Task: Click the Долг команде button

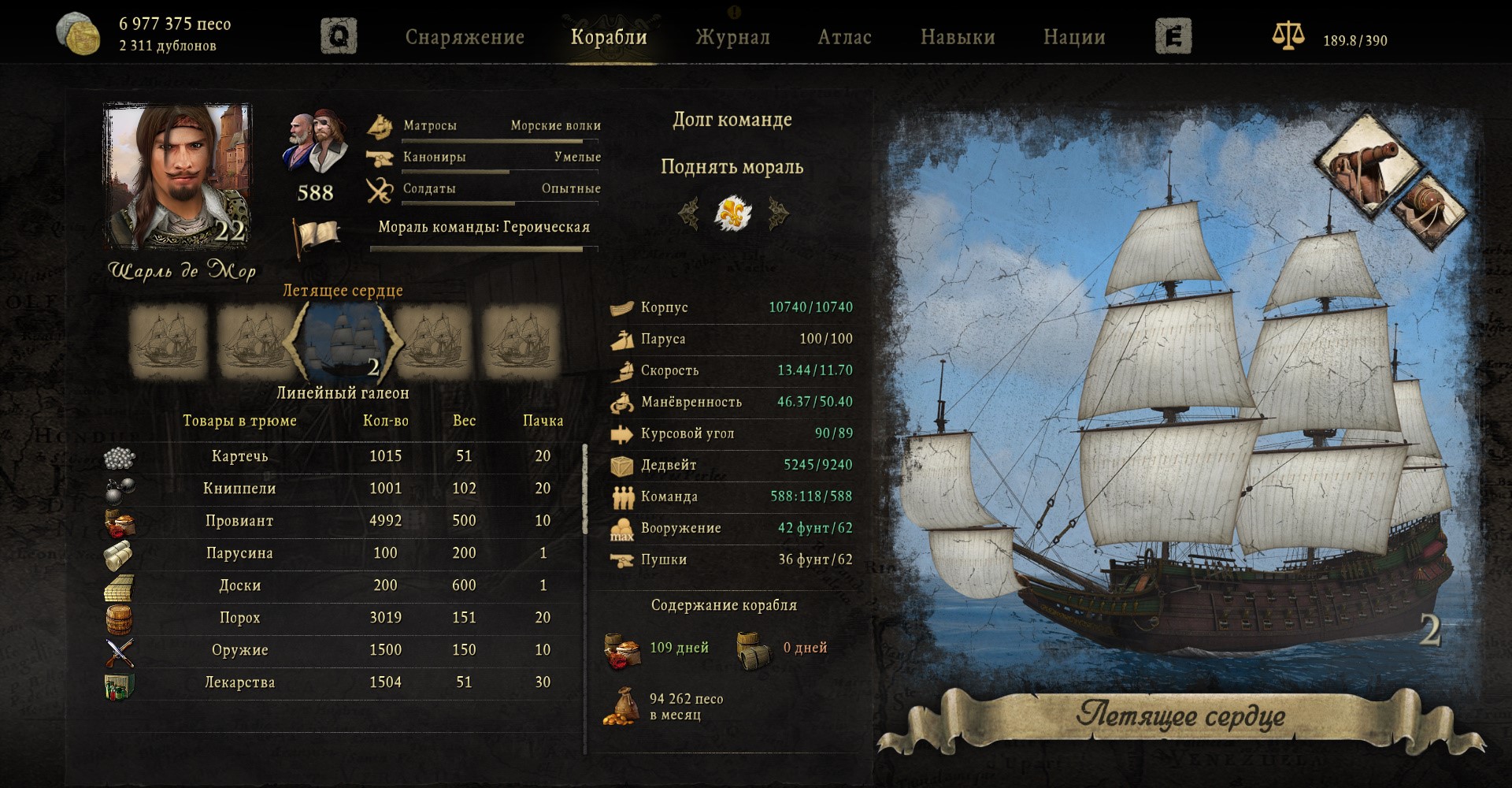Action: [732, 120]
